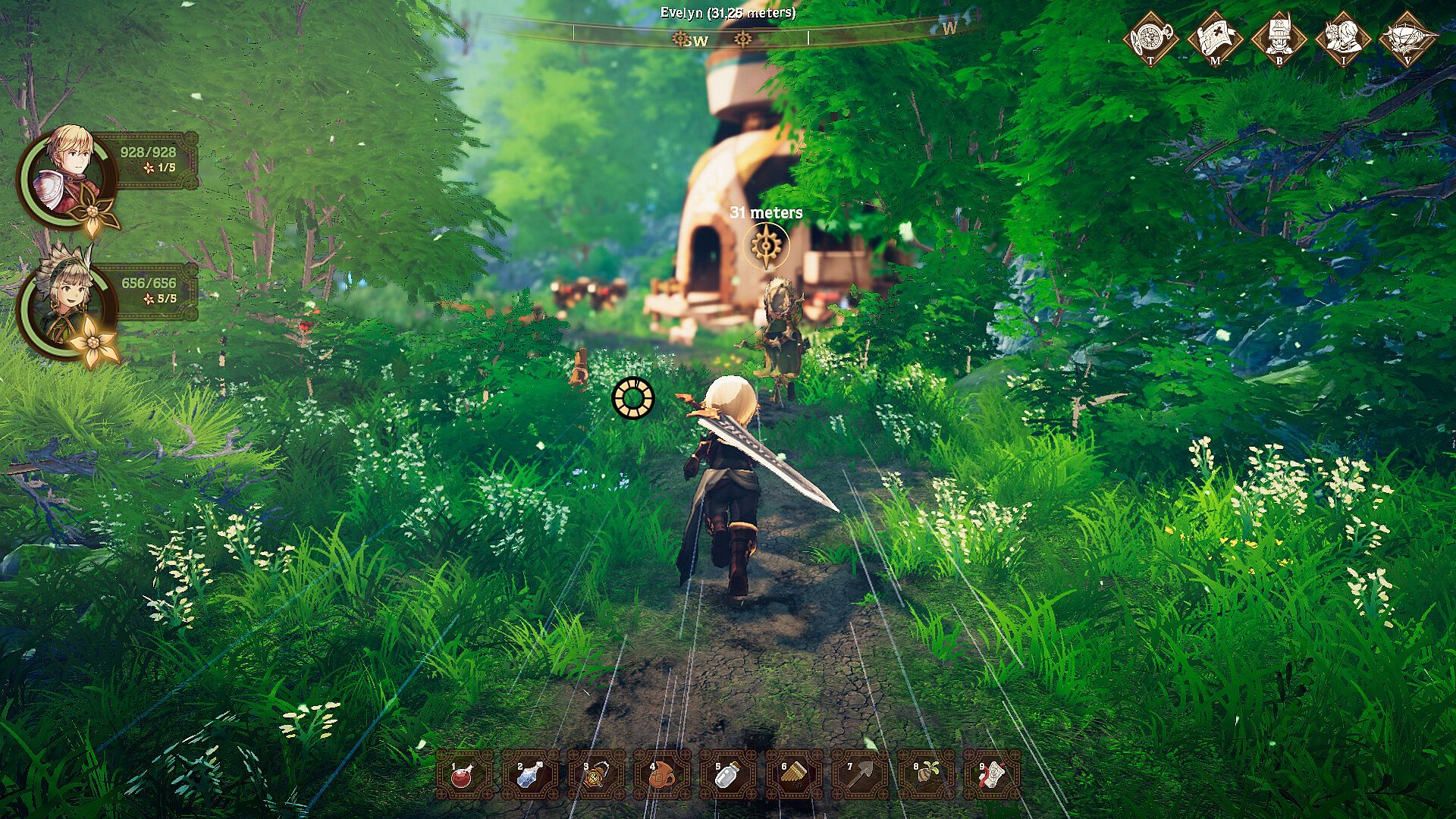Image resolution: width=1456 pixels, height=819 pixels.
Task: Select the blond knight party portrait
Action: [x=68, y=174]
